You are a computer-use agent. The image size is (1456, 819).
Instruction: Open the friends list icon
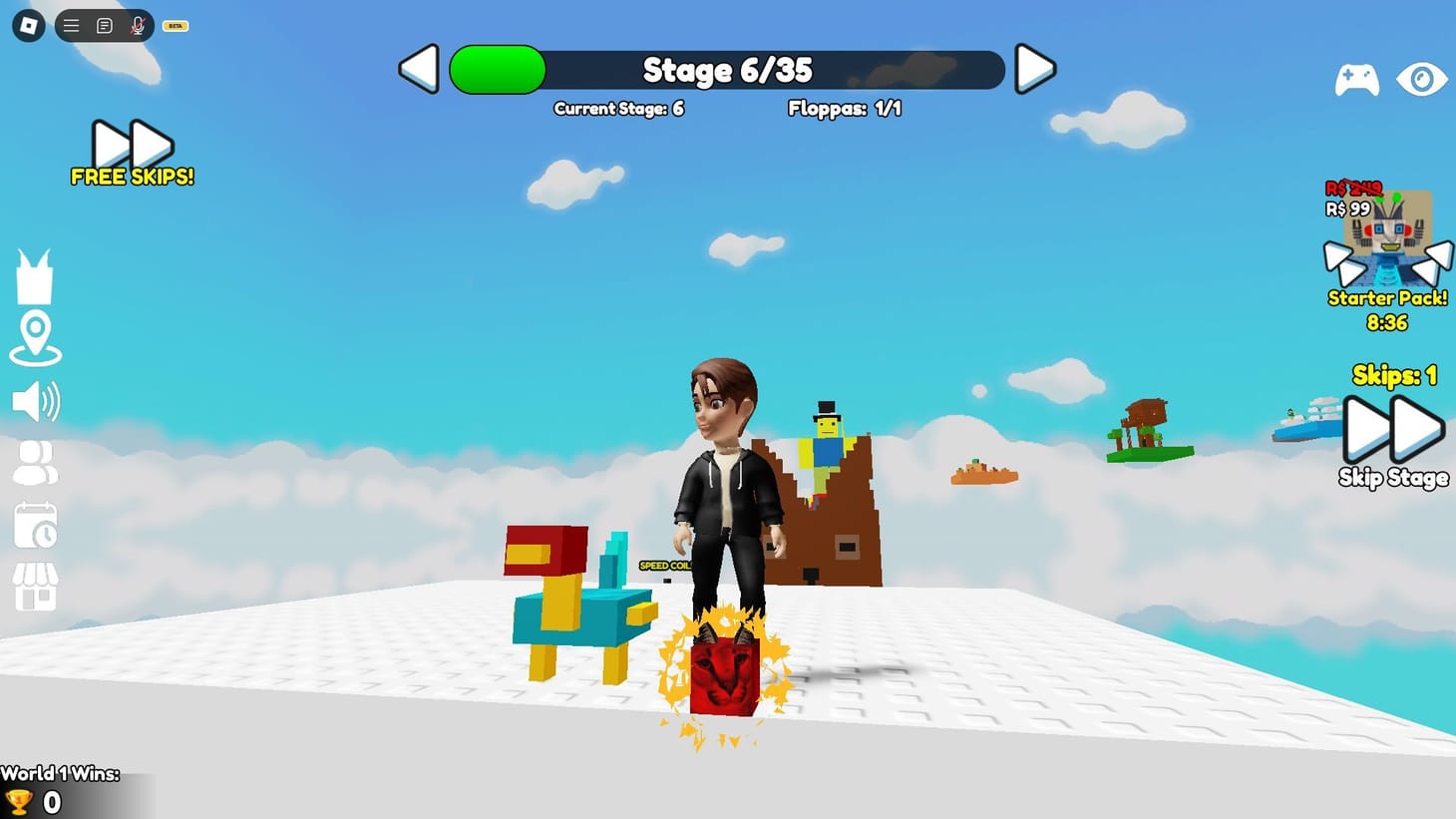36,464
